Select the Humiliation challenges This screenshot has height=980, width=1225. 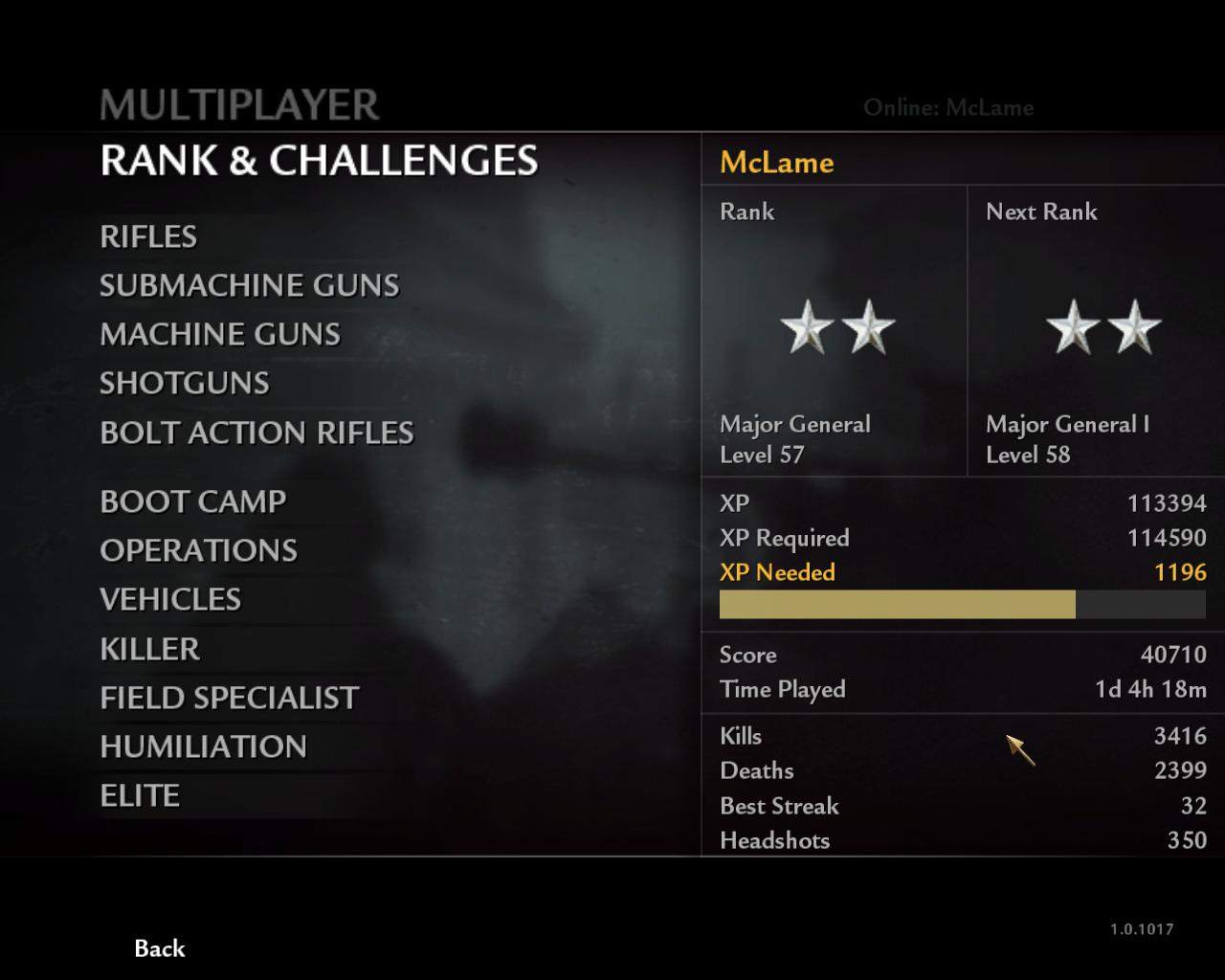203,746
